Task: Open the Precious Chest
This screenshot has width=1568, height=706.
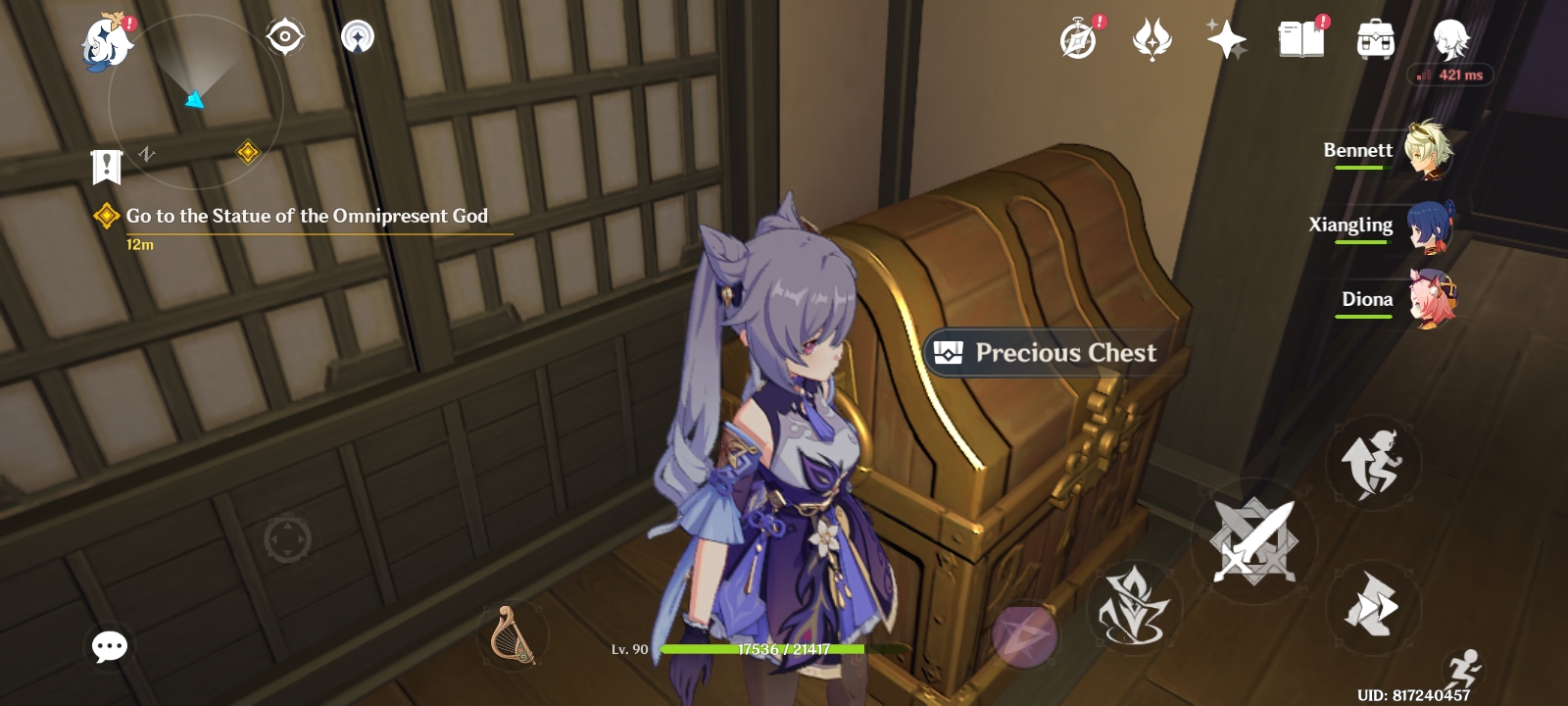Action: click(1049, 354)
